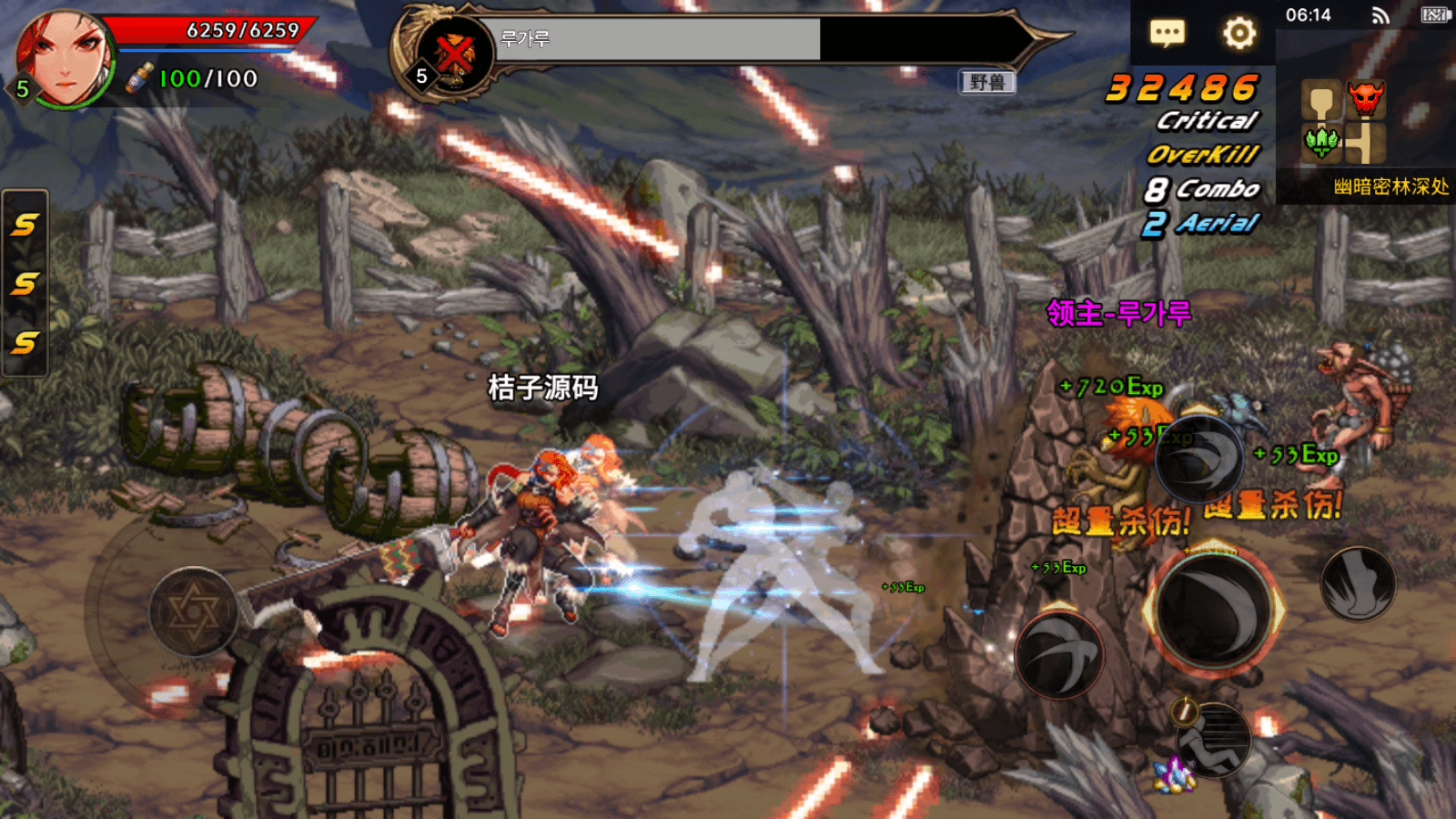Open the dungeon room minimap
1456x819 pixels.
[x=1345, y=121]
